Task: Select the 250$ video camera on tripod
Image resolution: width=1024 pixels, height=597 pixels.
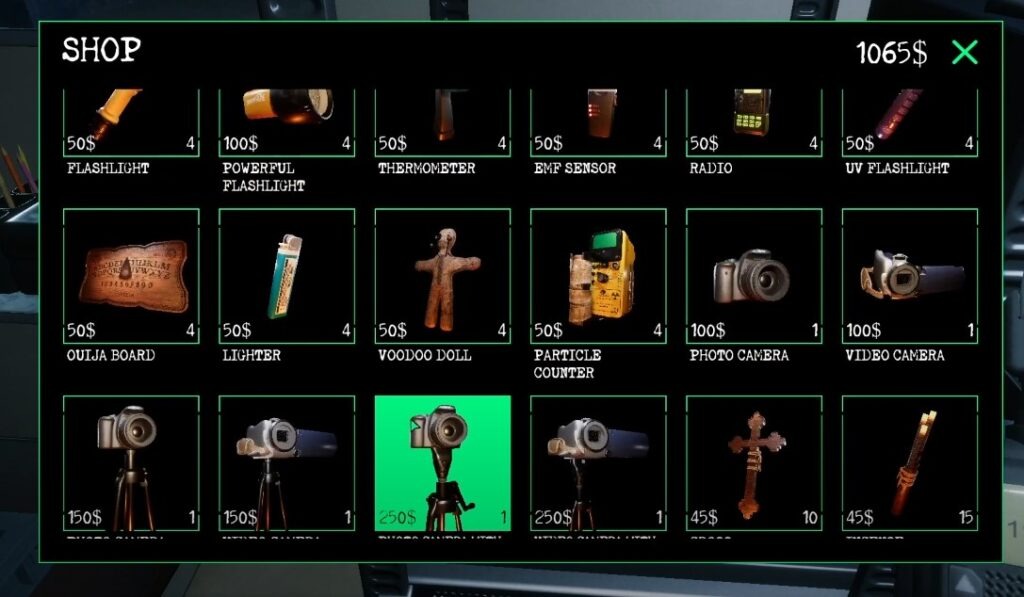Action: [598, 462]
